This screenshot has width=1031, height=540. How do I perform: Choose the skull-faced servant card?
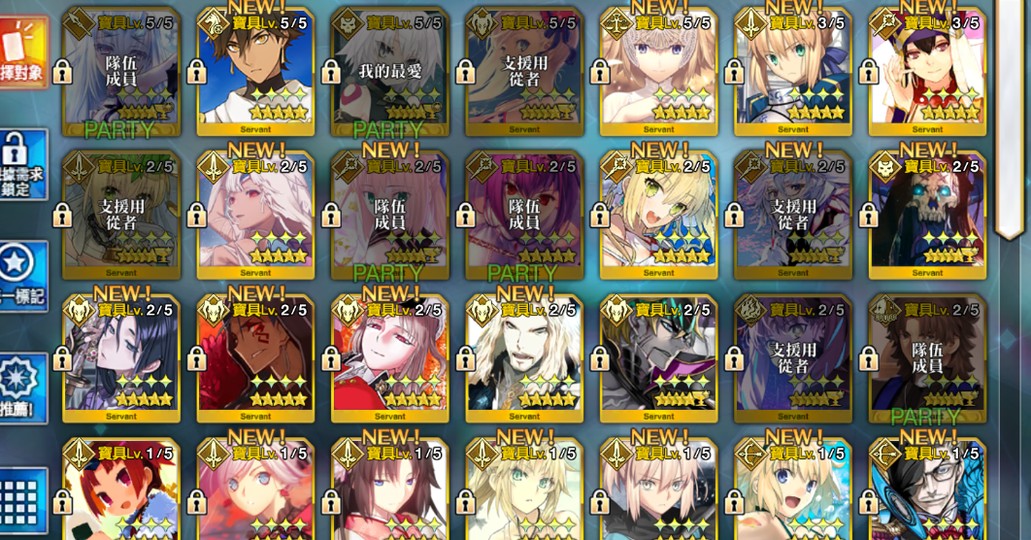tap(927, 213)
